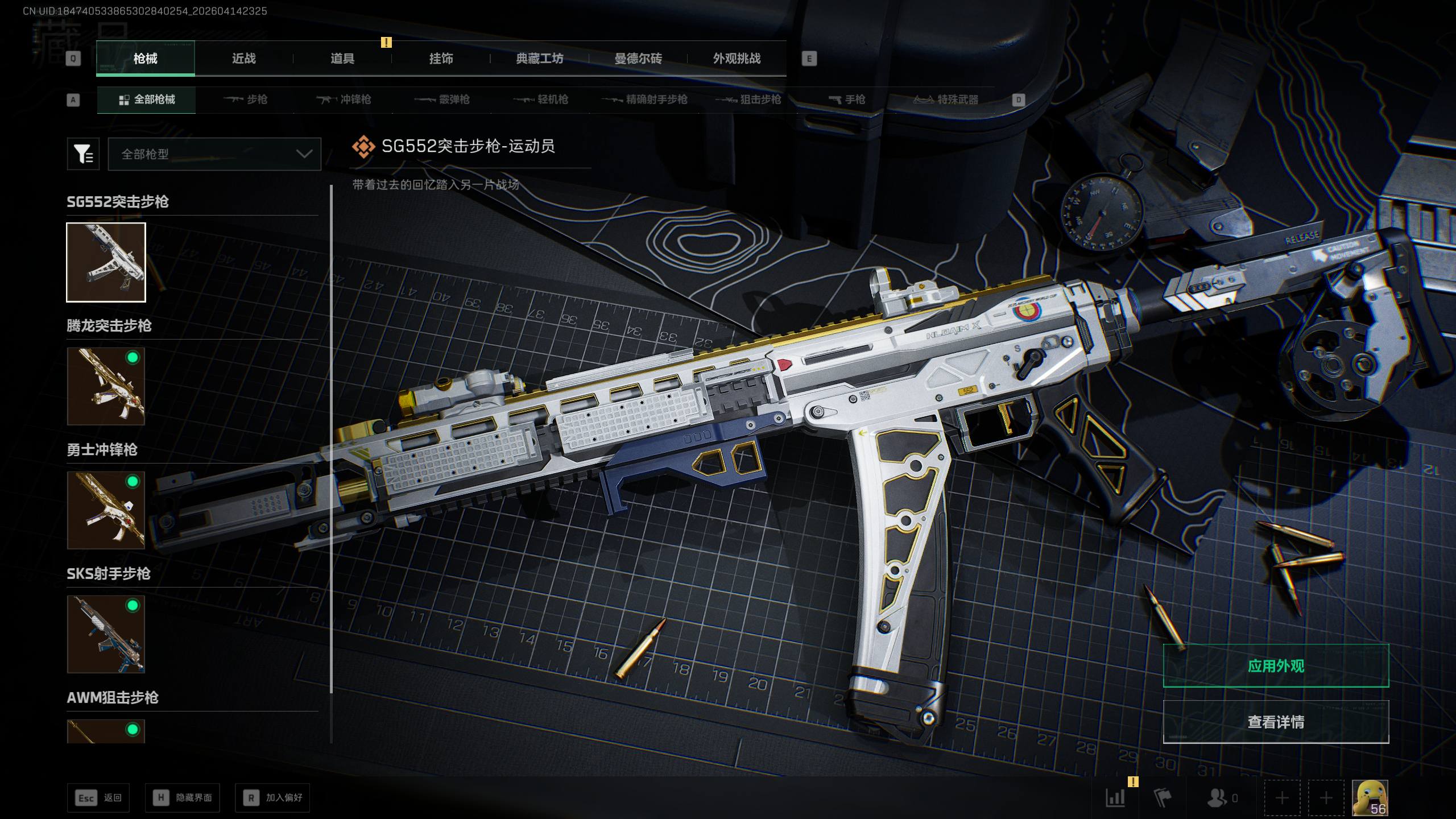This screenshot has height=819, width=1456.
Task: Select the 腾龙突击步枪 skin thumbnail
Action: tap(106, 386)
